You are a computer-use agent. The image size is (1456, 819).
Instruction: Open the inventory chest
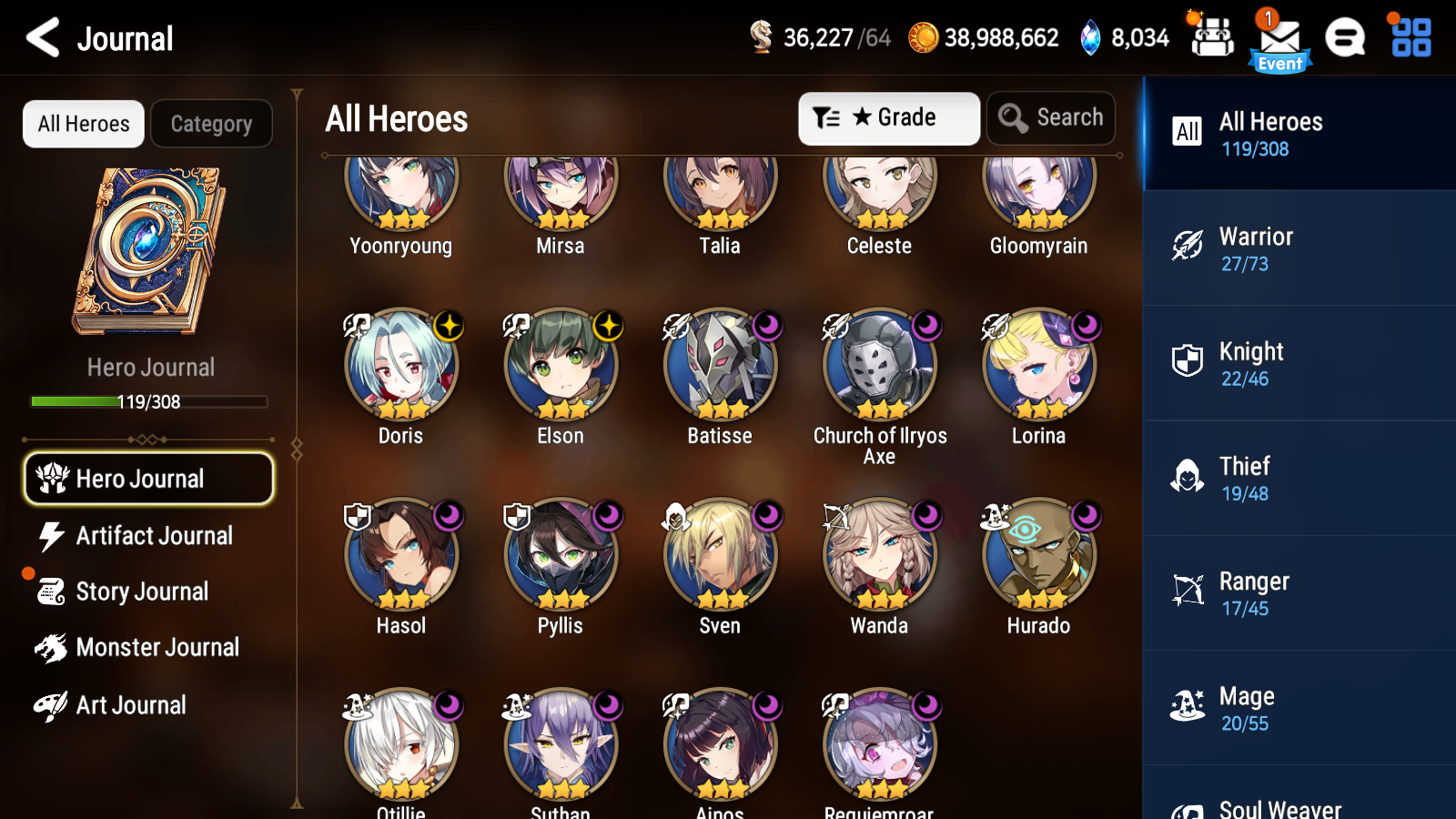tap(1212, 38)
